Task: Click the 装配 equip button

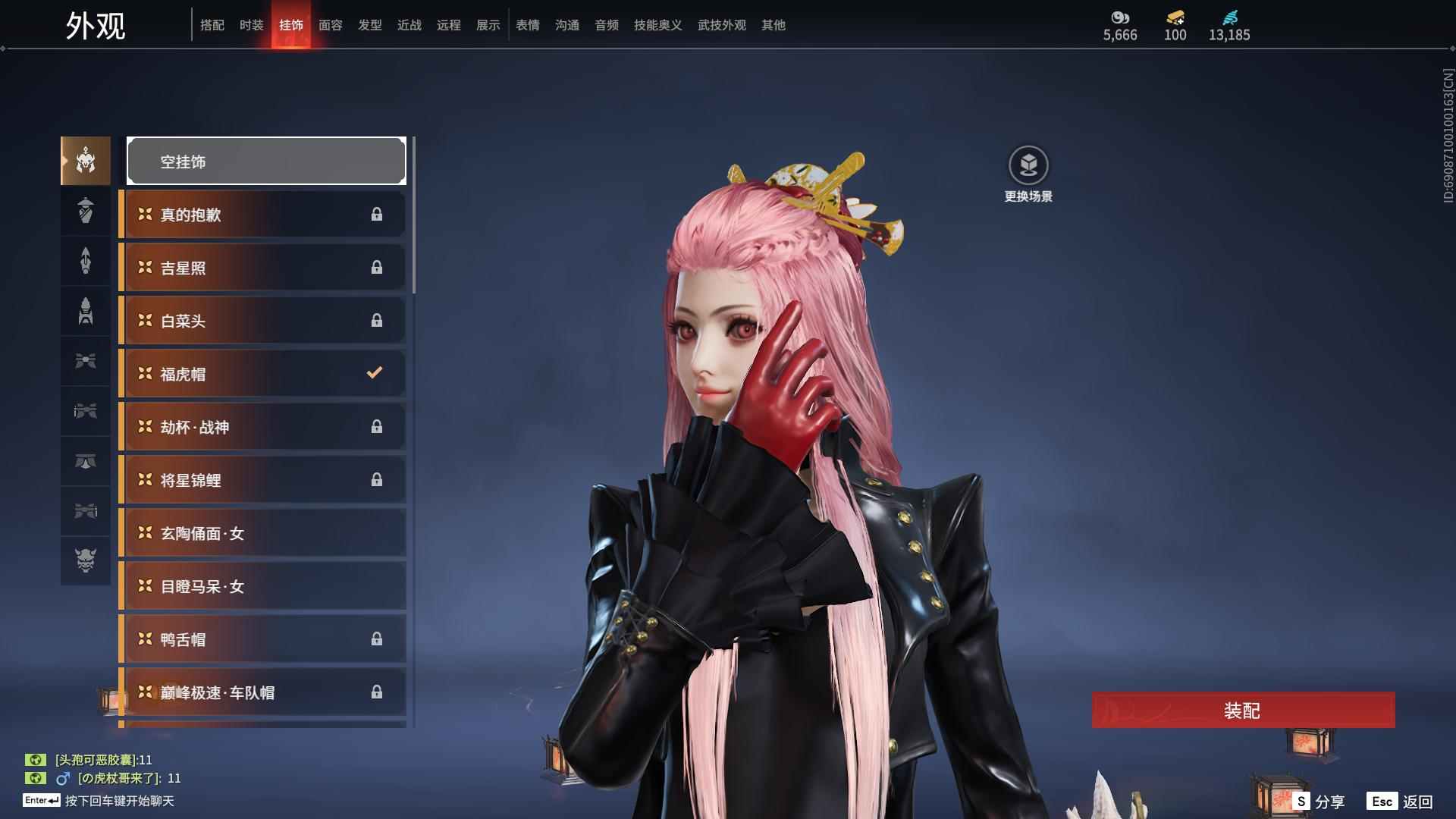Action: [x=1242, y=710]
